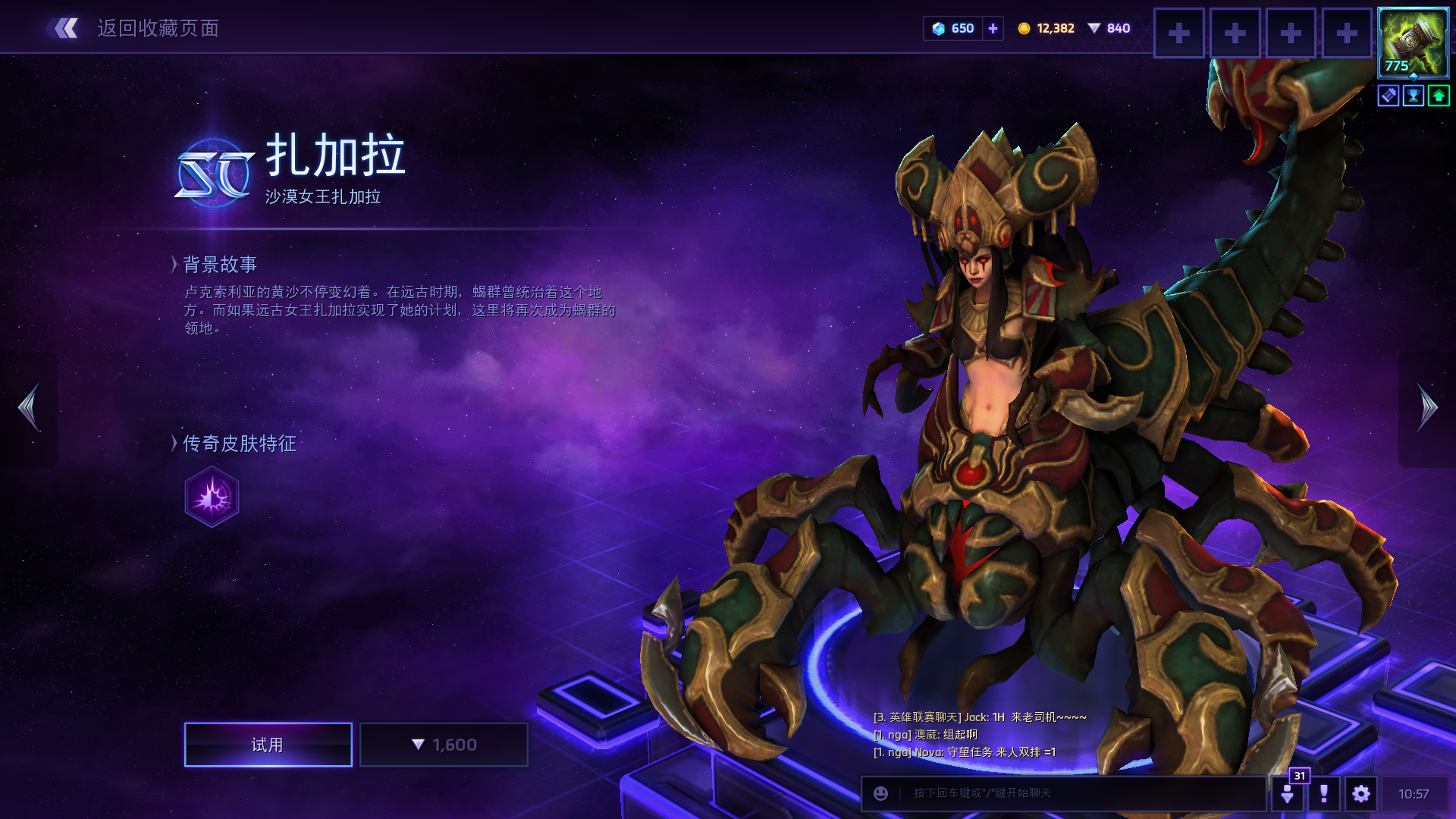
Task: Click the green up-arrow icon under portrait
Action: click(1439, 96)
